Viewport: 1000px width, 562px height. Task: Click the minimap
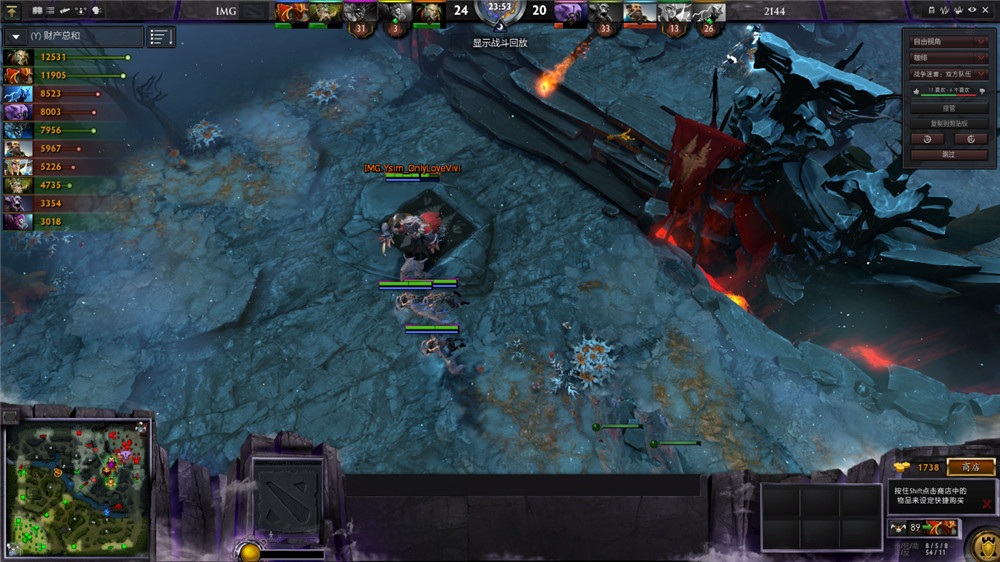point(79,482)
